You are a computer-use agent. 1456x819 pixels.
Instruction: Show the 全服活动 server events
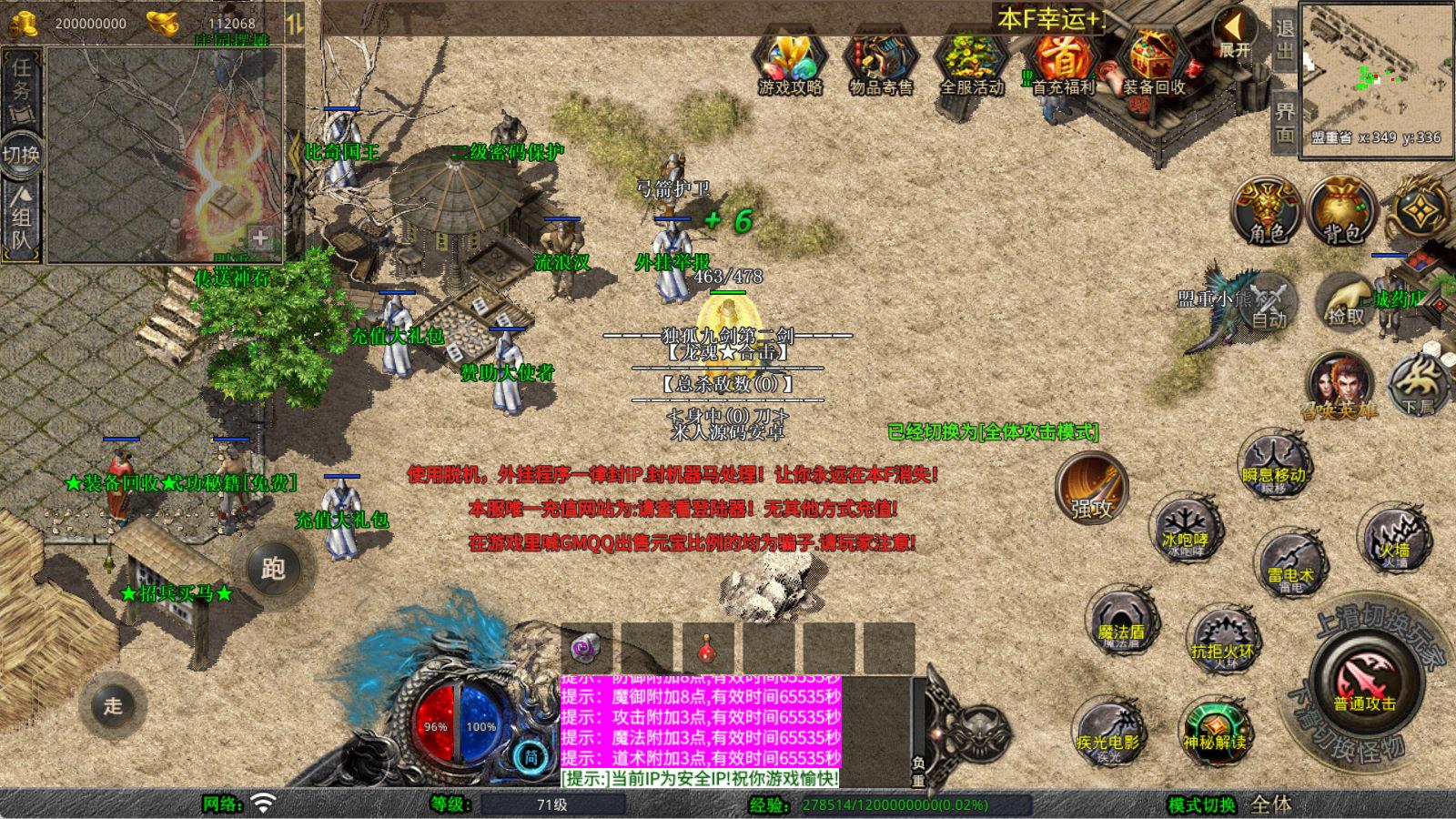coord(971,62)
